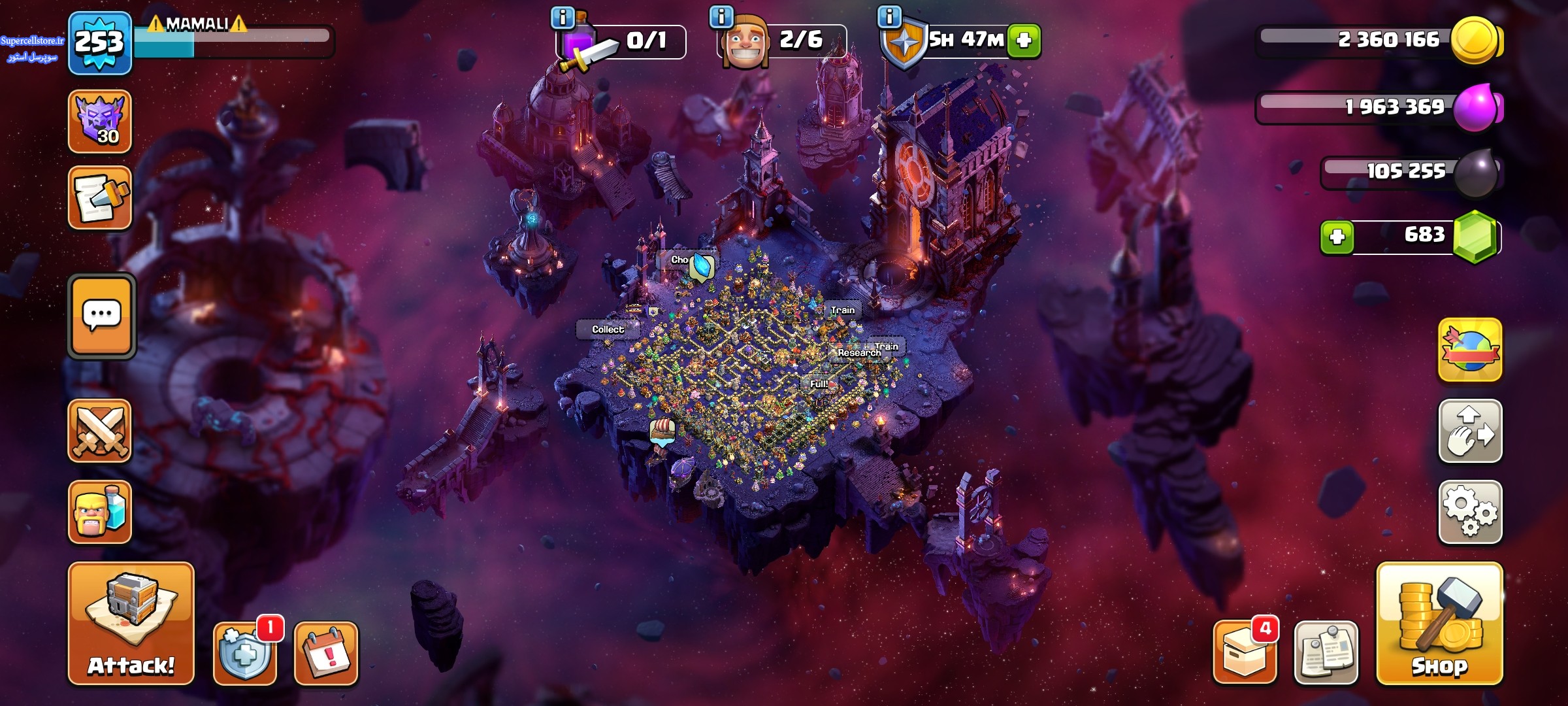Open the shield info panel

coord(889,17)
